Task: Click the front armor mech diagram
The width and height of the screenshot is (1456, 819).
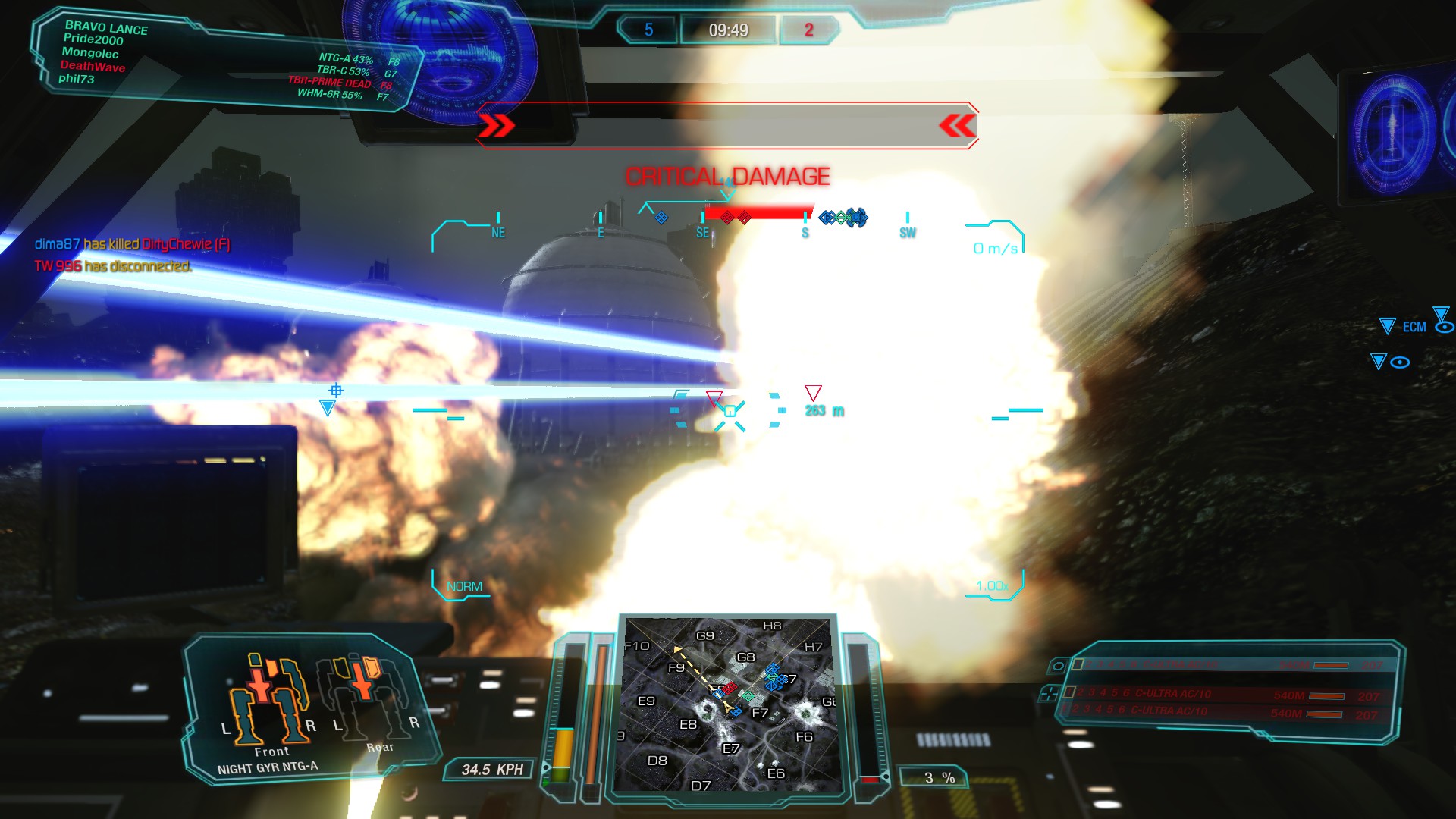Action: coord(268,700)
